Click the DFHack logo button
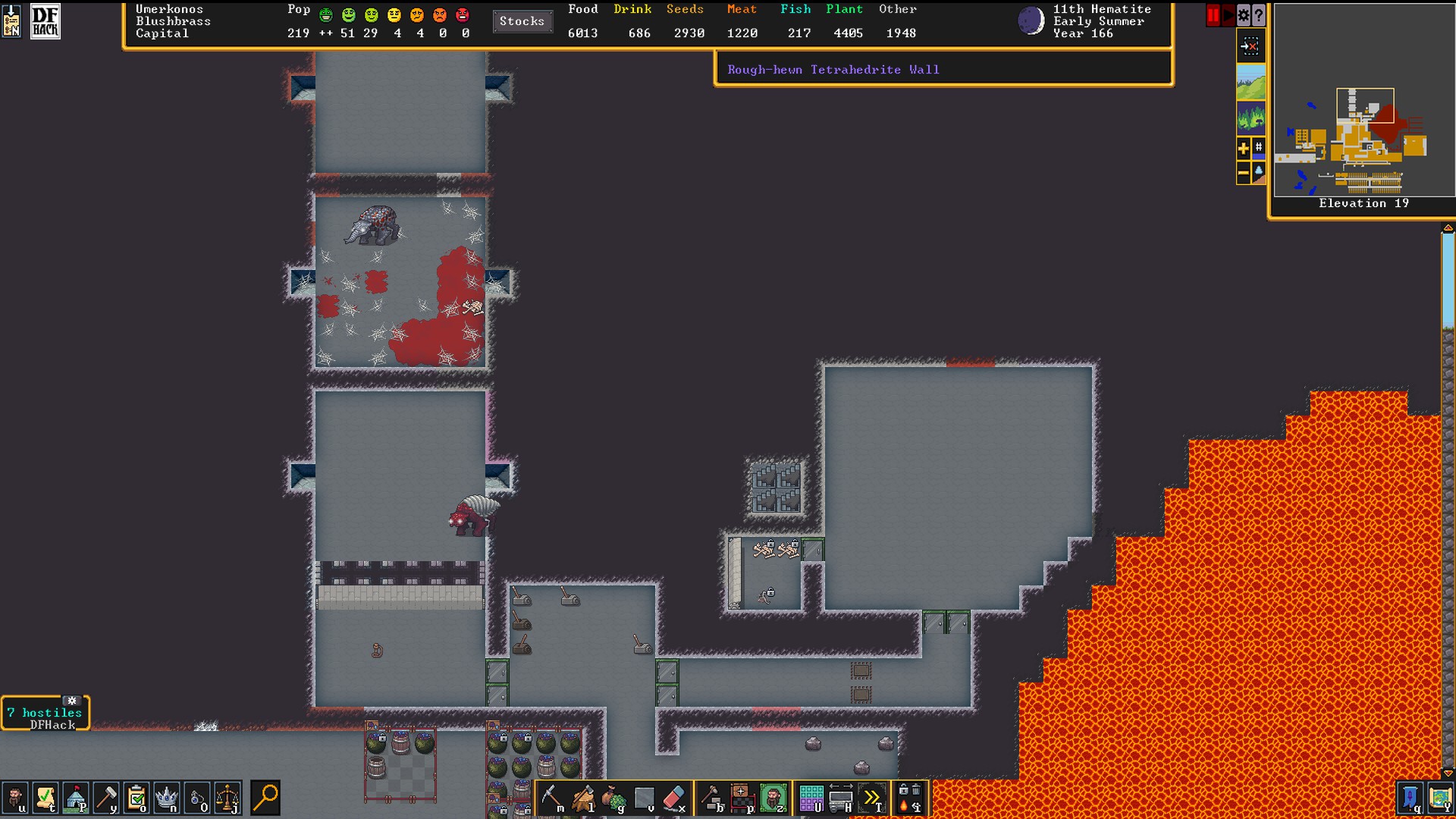 tap(45, 21)
